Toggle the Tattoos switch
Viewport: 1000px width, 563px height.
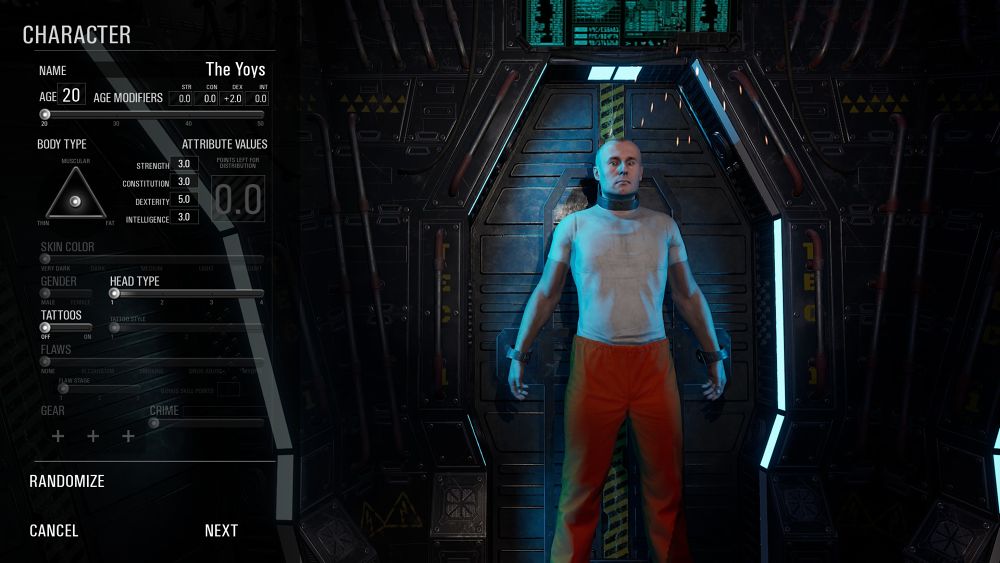(47, 327)
